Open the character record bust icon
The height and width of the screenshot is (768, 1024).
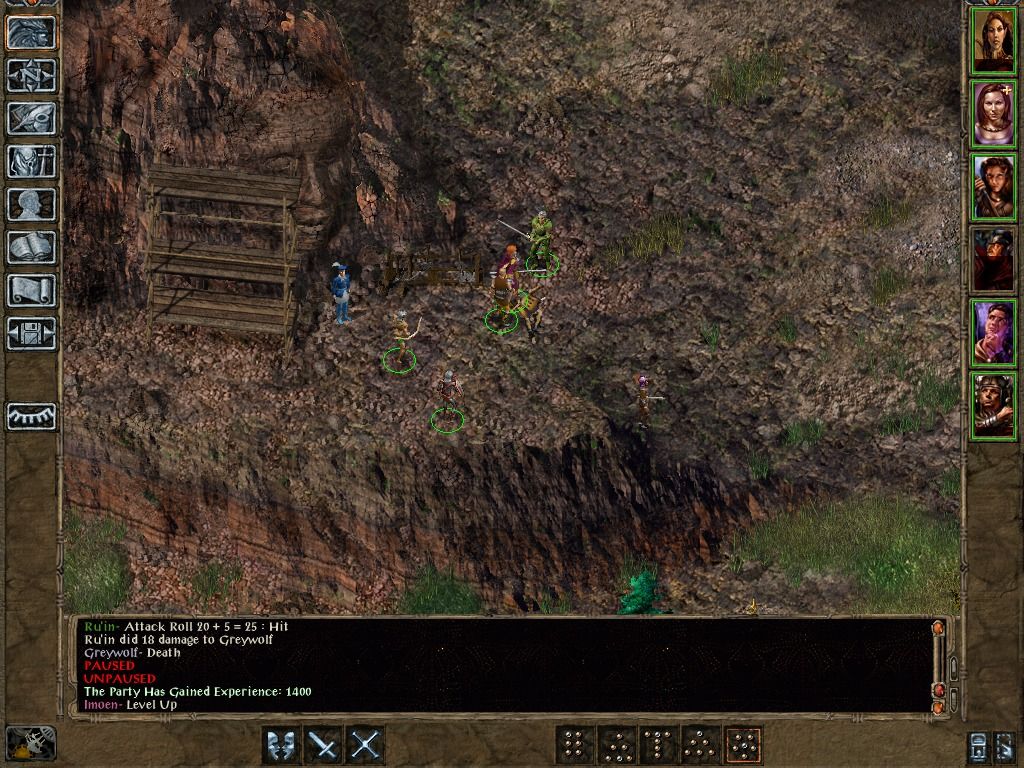pyautogui.click(x=31, y=204)
